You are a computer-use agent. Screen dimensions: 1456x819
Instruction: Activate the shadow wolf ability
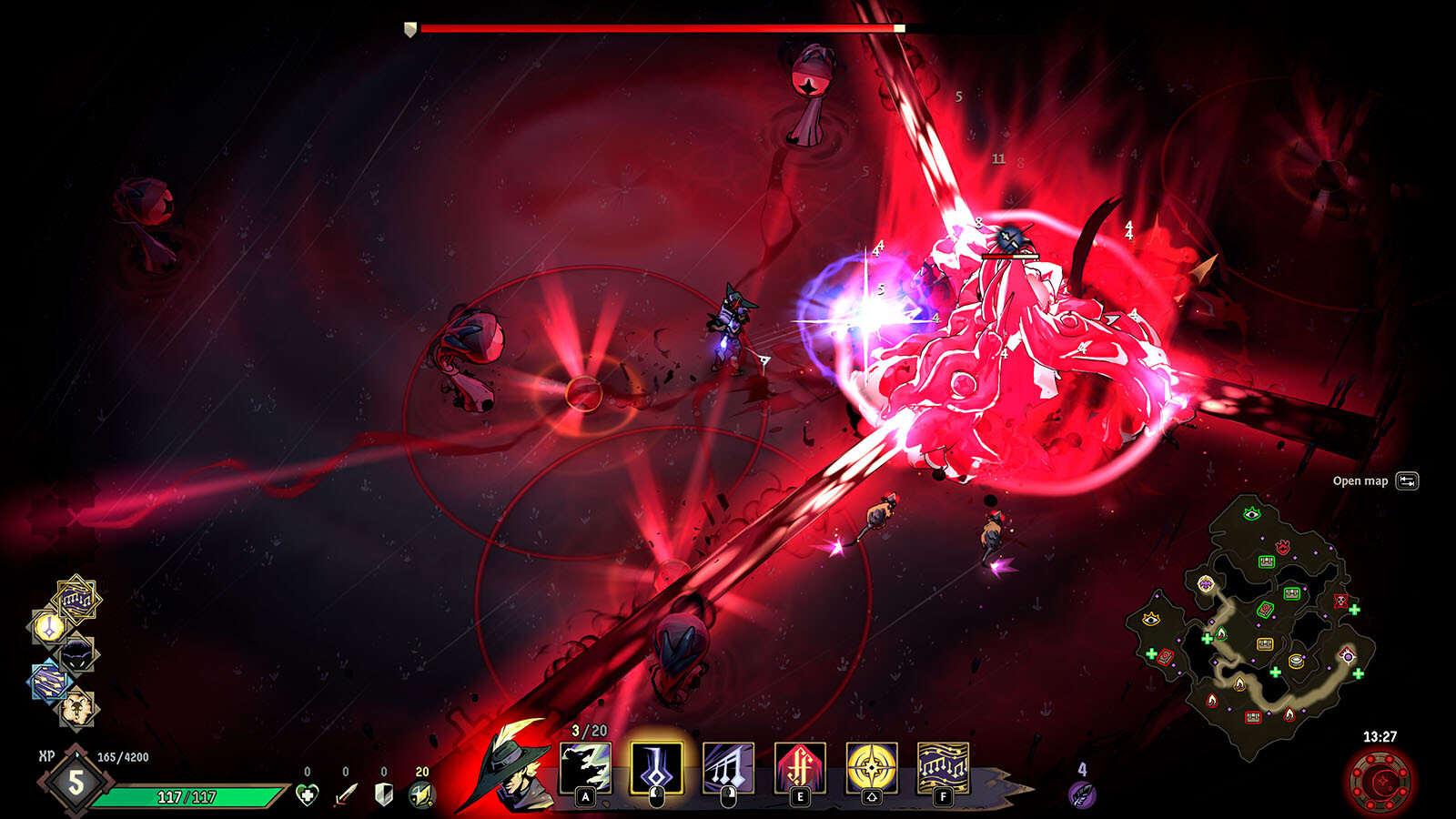point(585,768)
